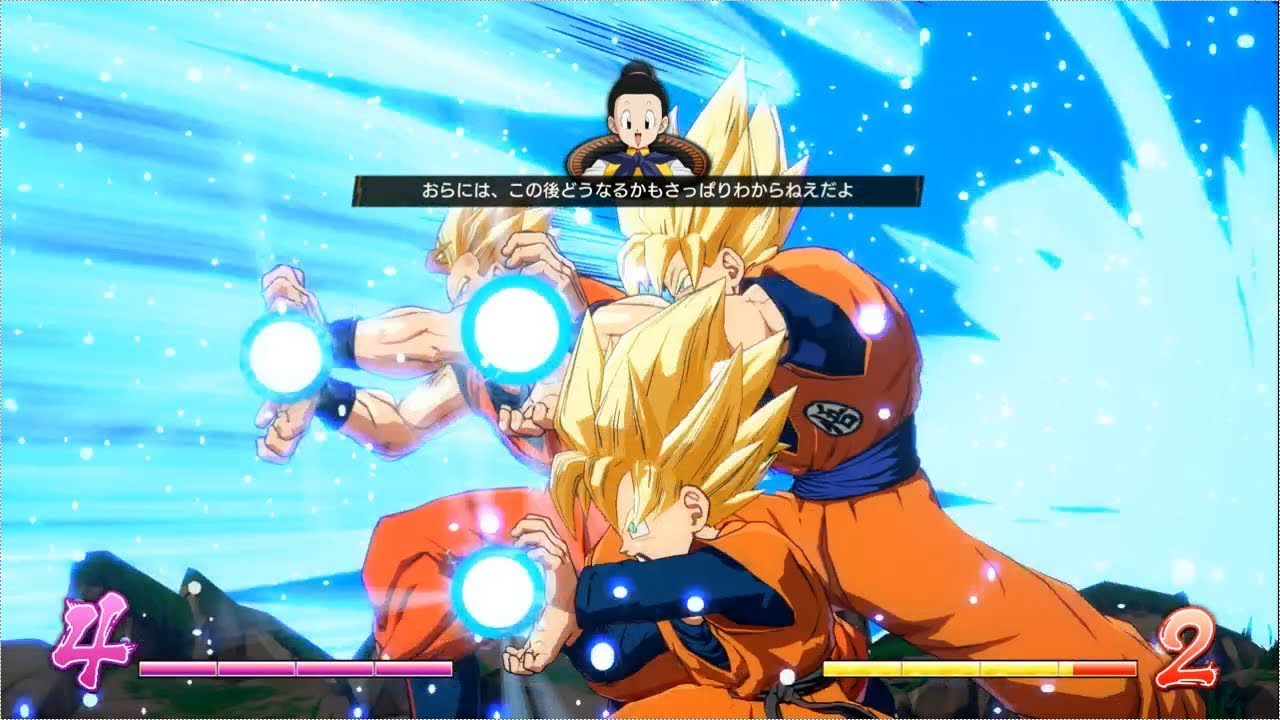Click the Chi-Chi character portrait icon

tap(640, 120)
